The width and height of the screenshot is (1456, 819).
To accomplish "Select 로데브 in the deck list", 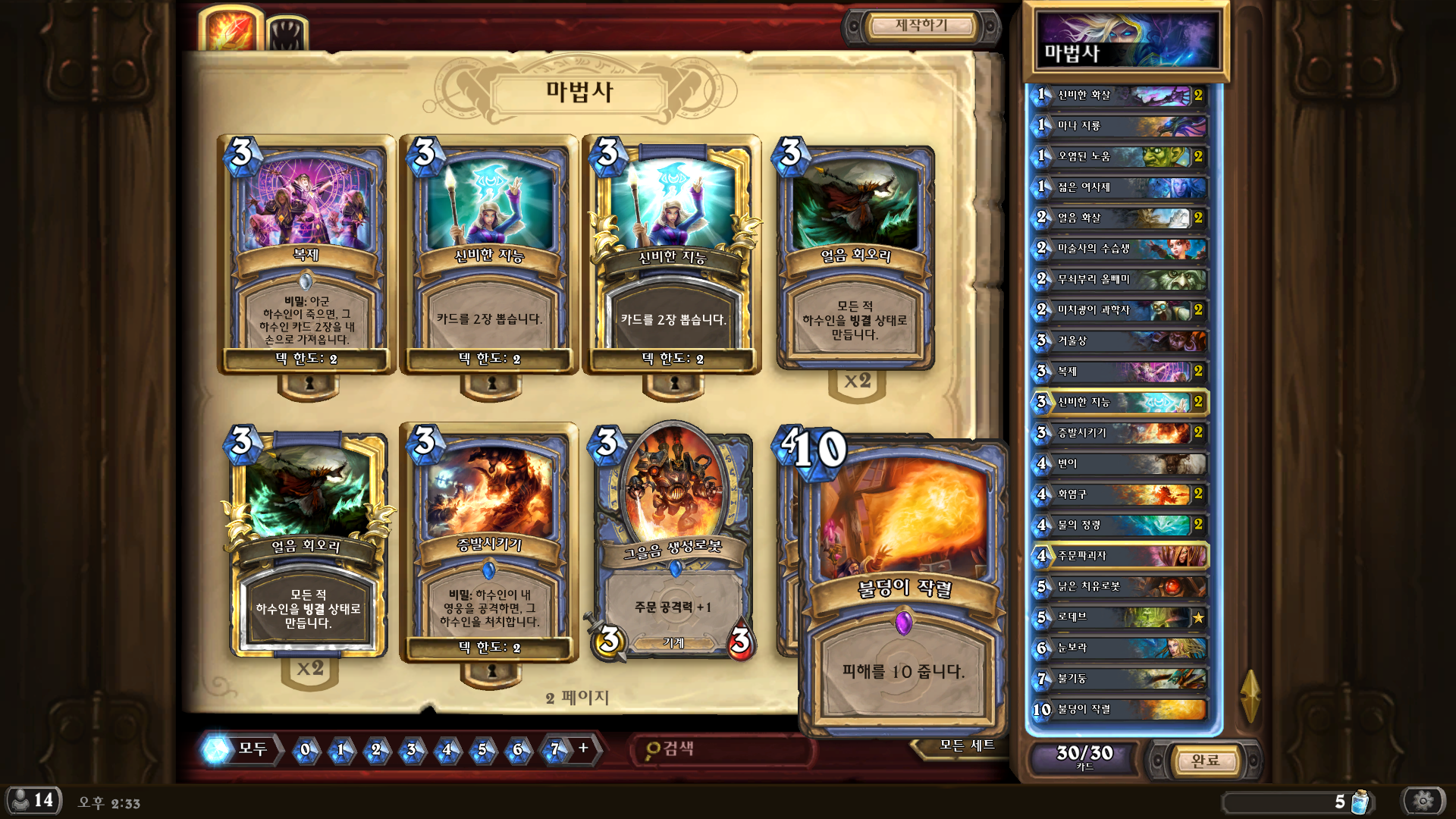I will 1120,617.
